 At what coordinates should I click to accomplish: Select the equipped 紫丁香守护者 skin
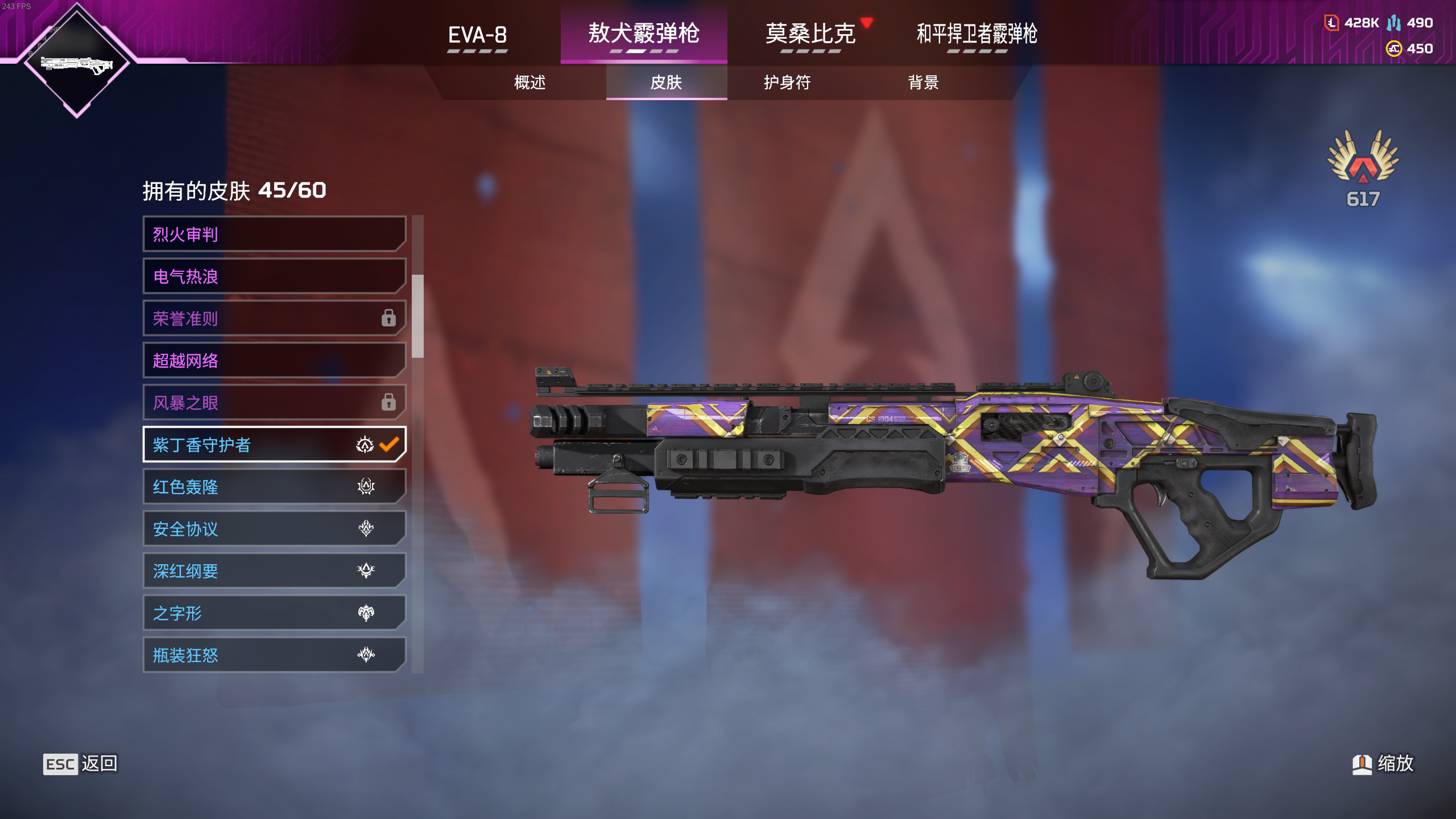pos(274,445)
